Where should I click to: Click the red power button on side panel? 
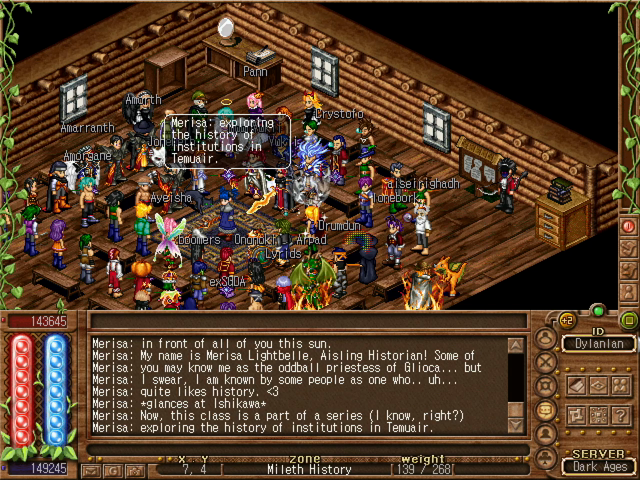628,226
